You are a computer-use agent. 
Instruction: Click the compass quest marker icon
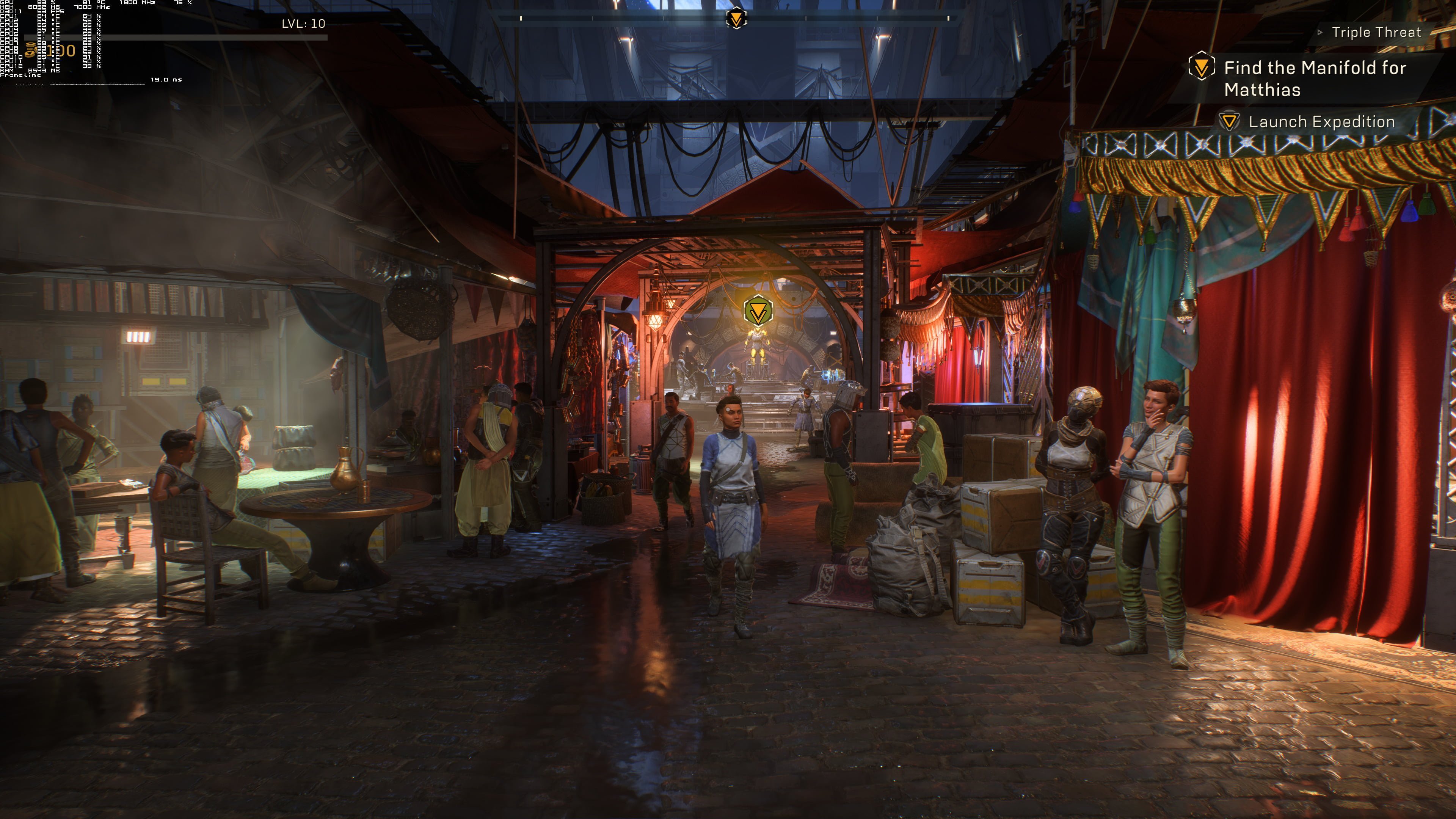click(x=736, y=19)
